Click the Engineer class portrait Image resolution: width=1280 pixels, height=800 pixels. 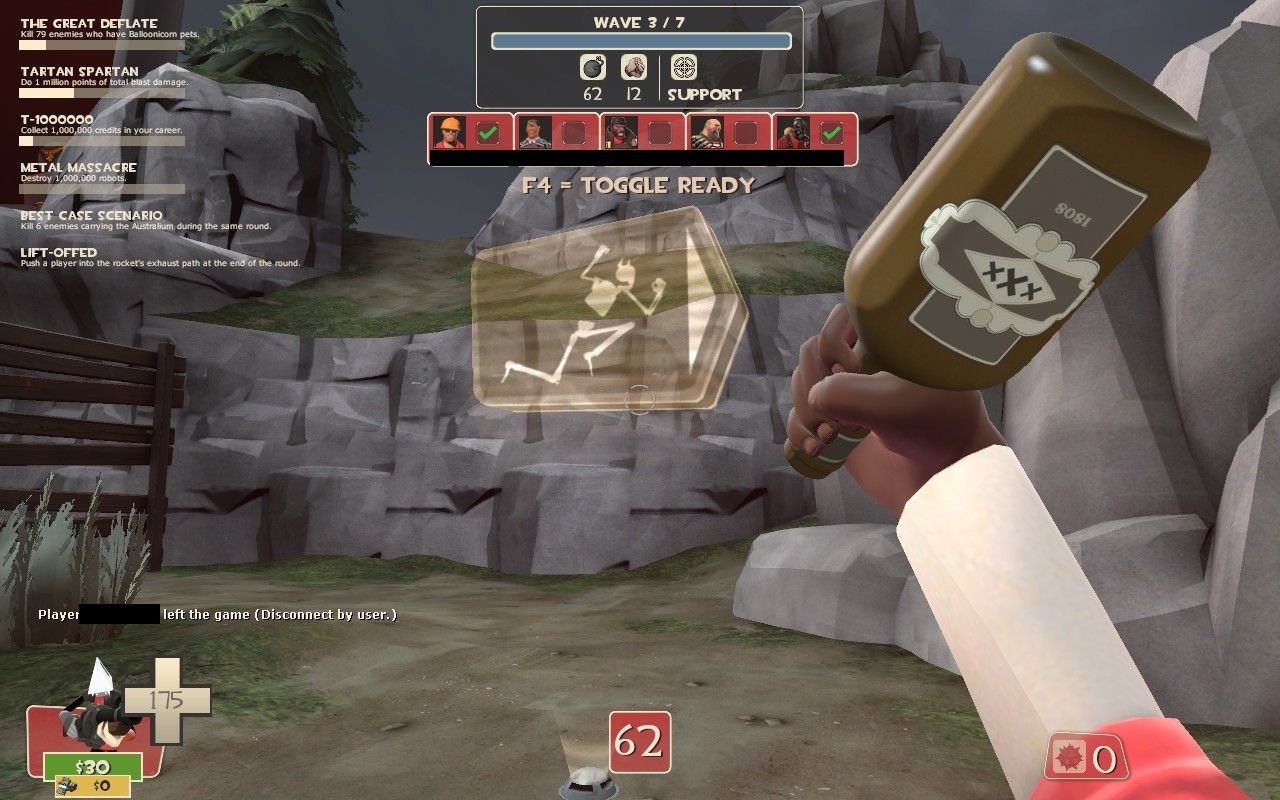pos(449,131)
